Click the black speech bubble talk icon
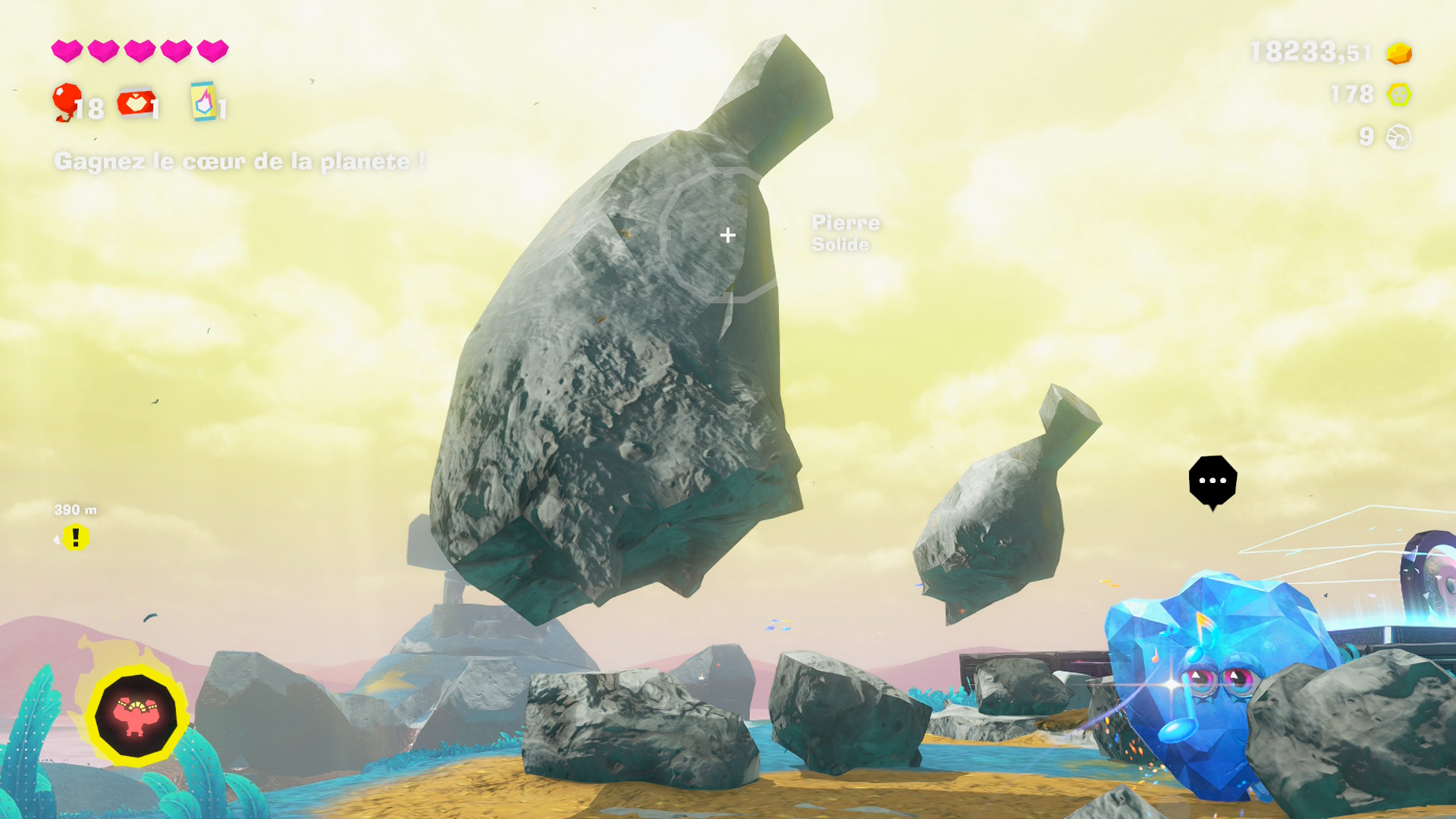The height and width of the screenshot is (819, 1456). click(x=1213, y=481)
